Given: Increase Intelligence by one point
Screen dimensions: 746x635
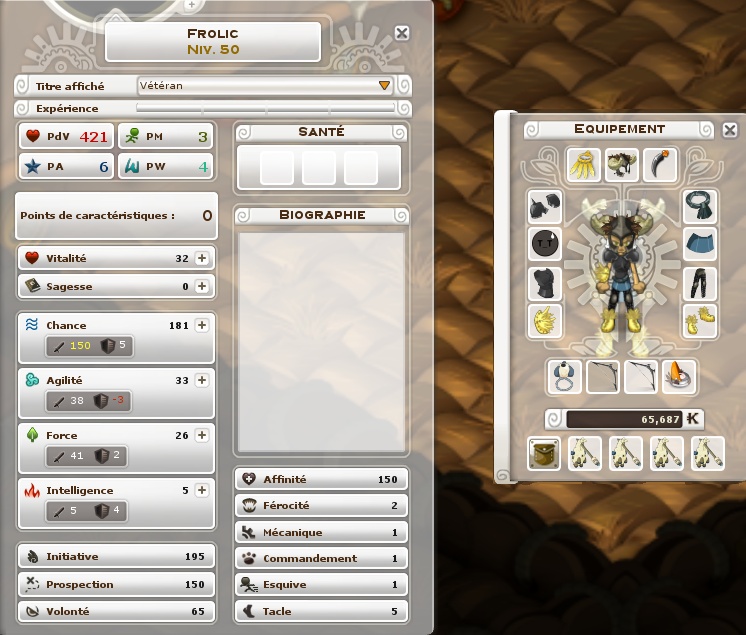Looking at the screenshot, I should [x=202, y=490].
